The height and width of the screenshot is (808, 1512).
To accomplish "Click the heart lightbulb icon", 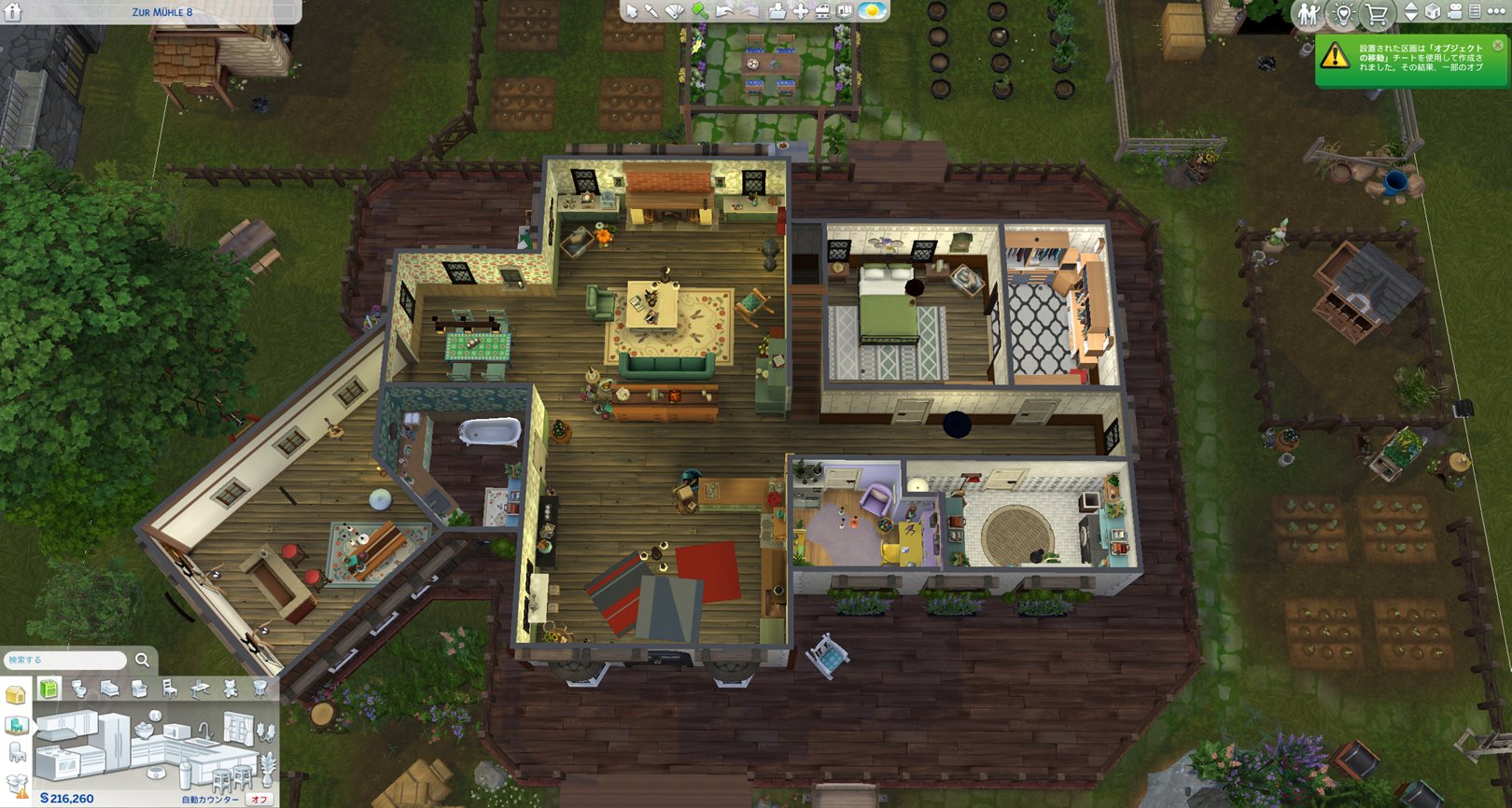I will pyautogui.click(x=1343, y=13).
